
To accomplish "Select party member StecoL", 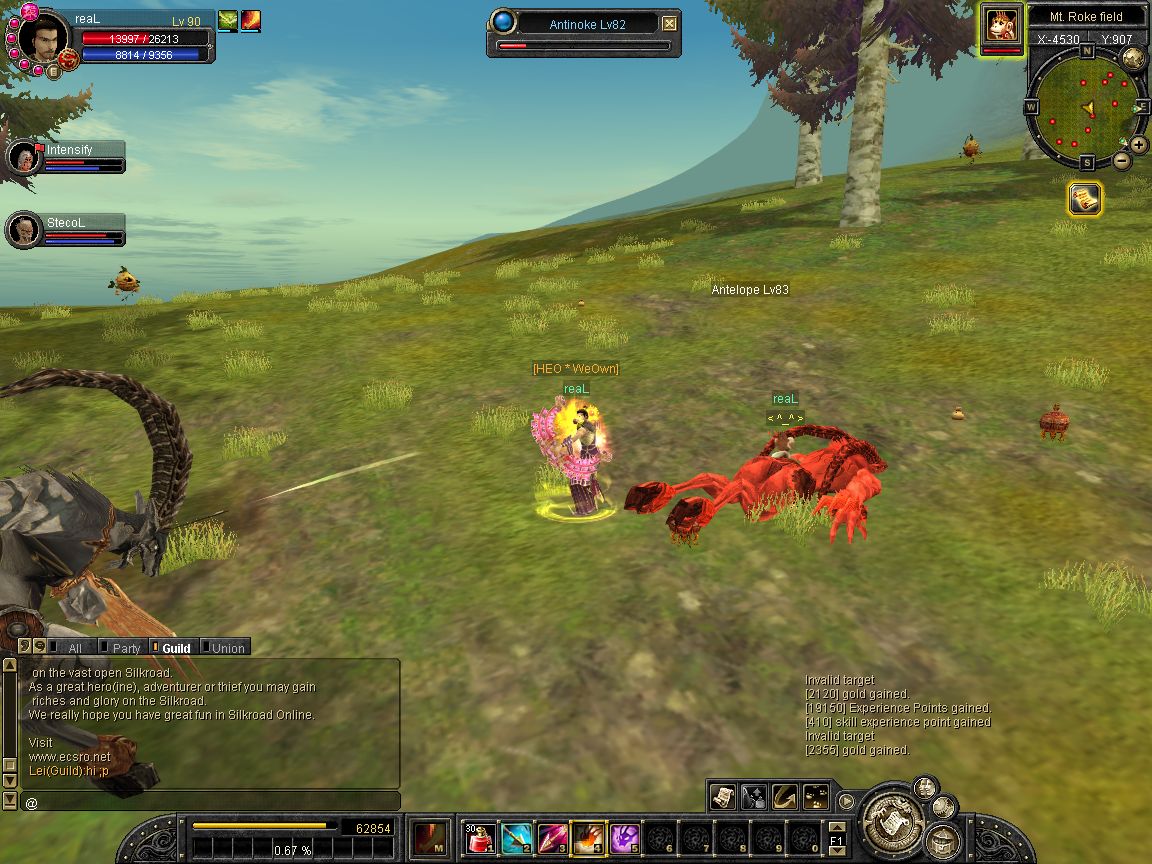I will 24,230.
